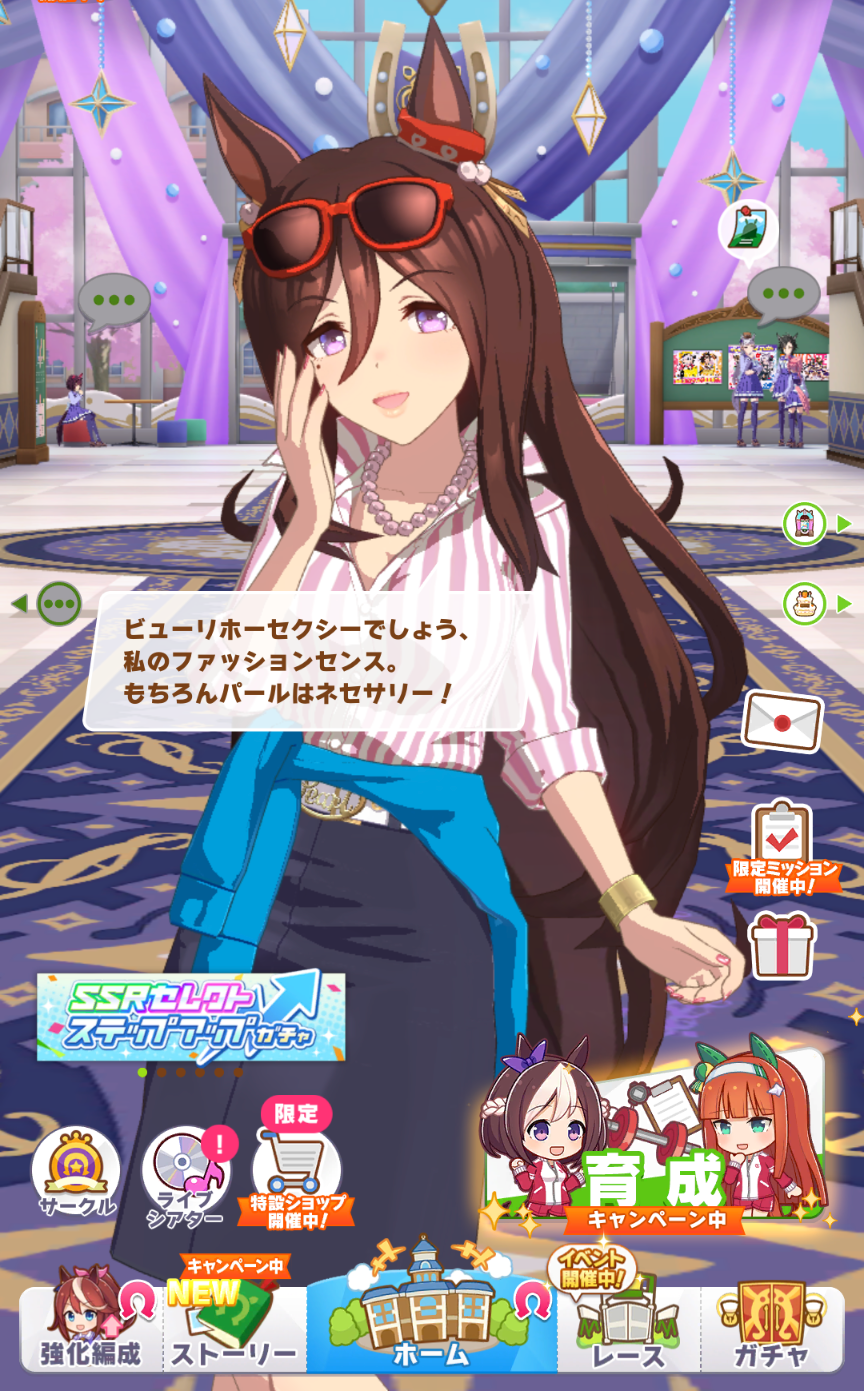The width and height of the screenshot is (864, 1391).
Task: Open the envelope mailbox
Action: (x=782, y=720)
